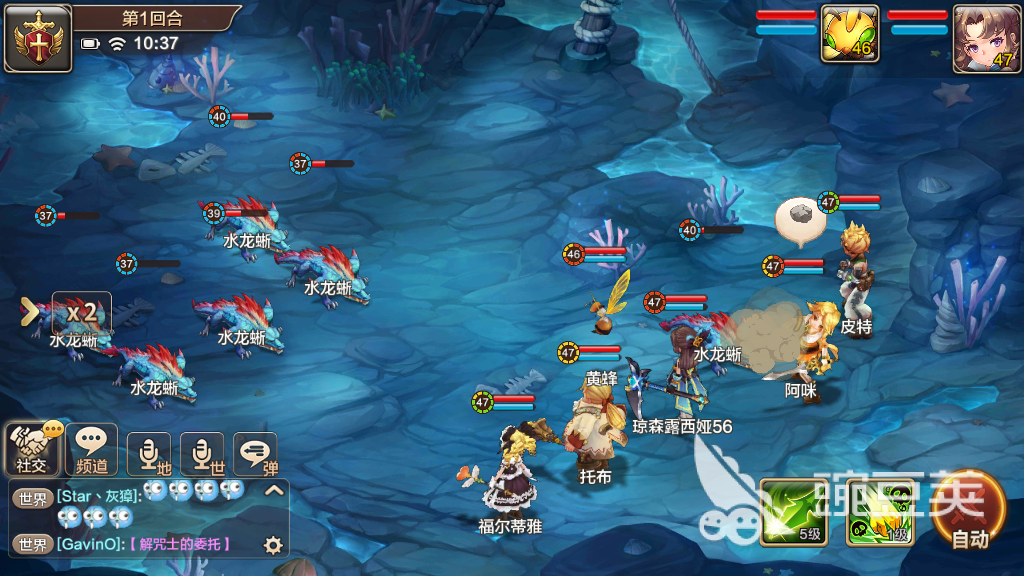This screenshot has height=576, width=1024.
Task: Open the 频道 channel chat
Action: [x=91, y=451]
